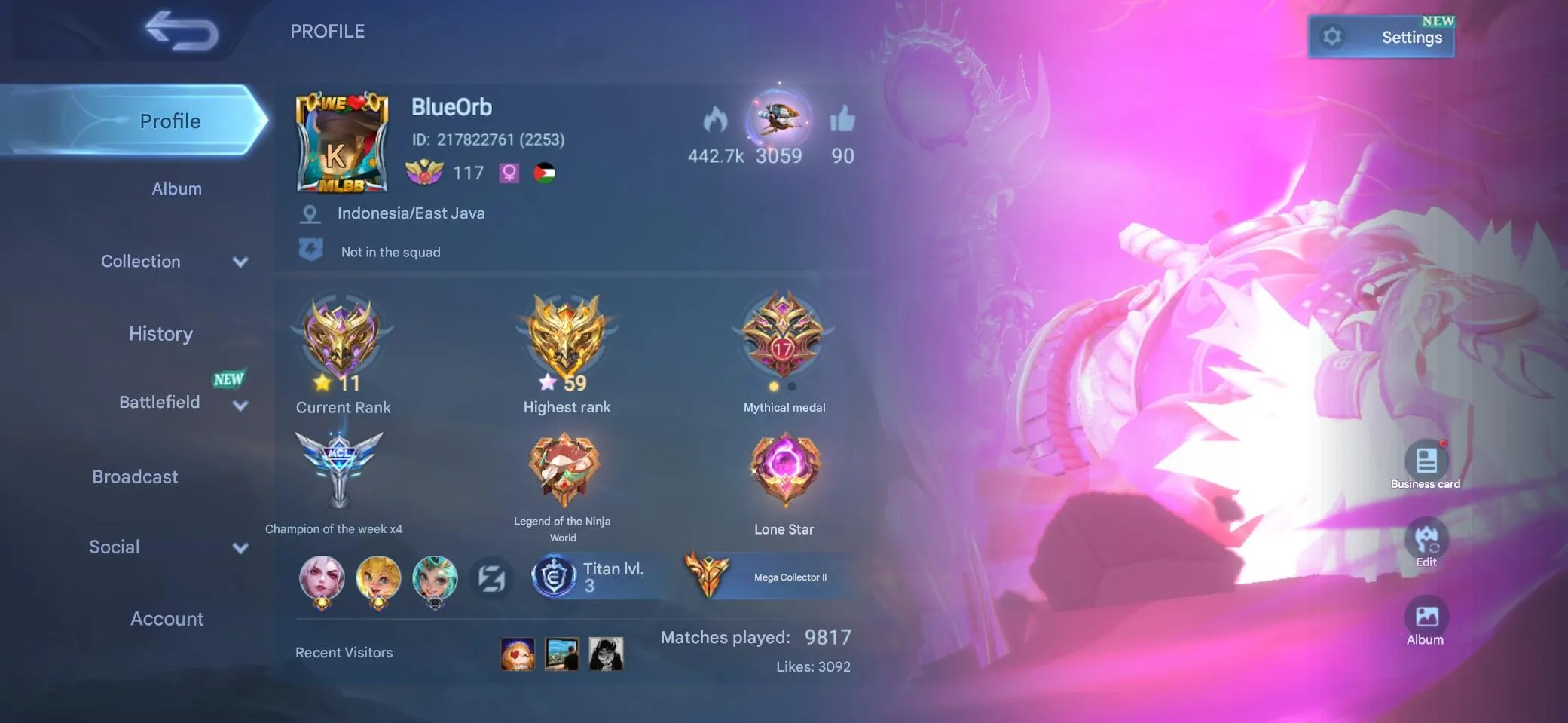Expand the Battlefield sidebar section
This screenshot has width=1568, height=723.
tap(160, 402)
